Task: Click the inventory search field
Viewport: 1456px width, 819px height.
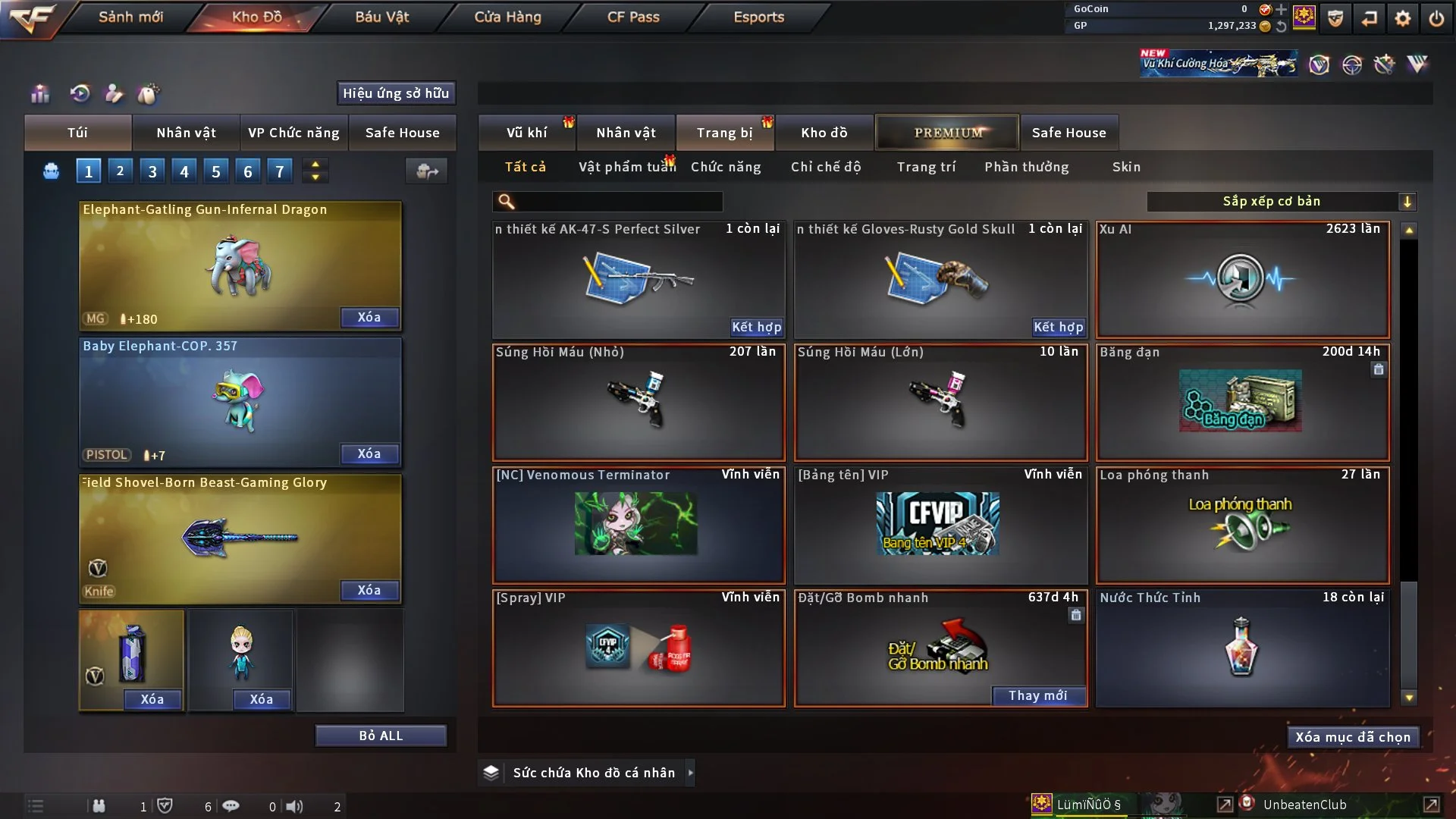Action: click(618, 201)
